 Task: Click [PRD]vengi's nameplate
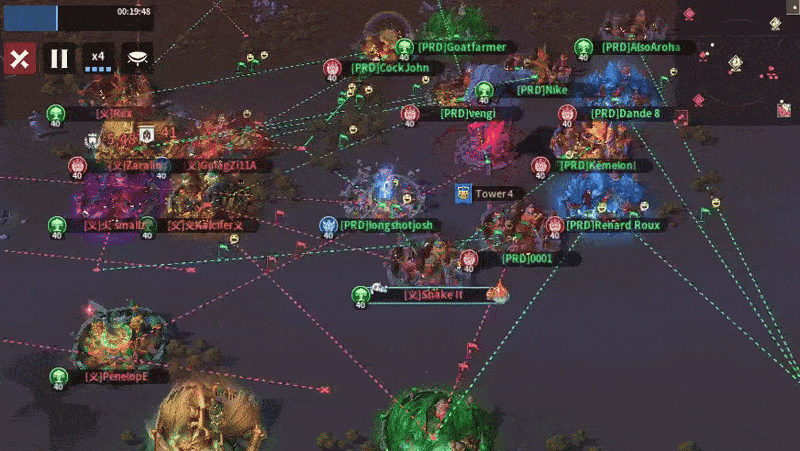[x=468, y=114]
